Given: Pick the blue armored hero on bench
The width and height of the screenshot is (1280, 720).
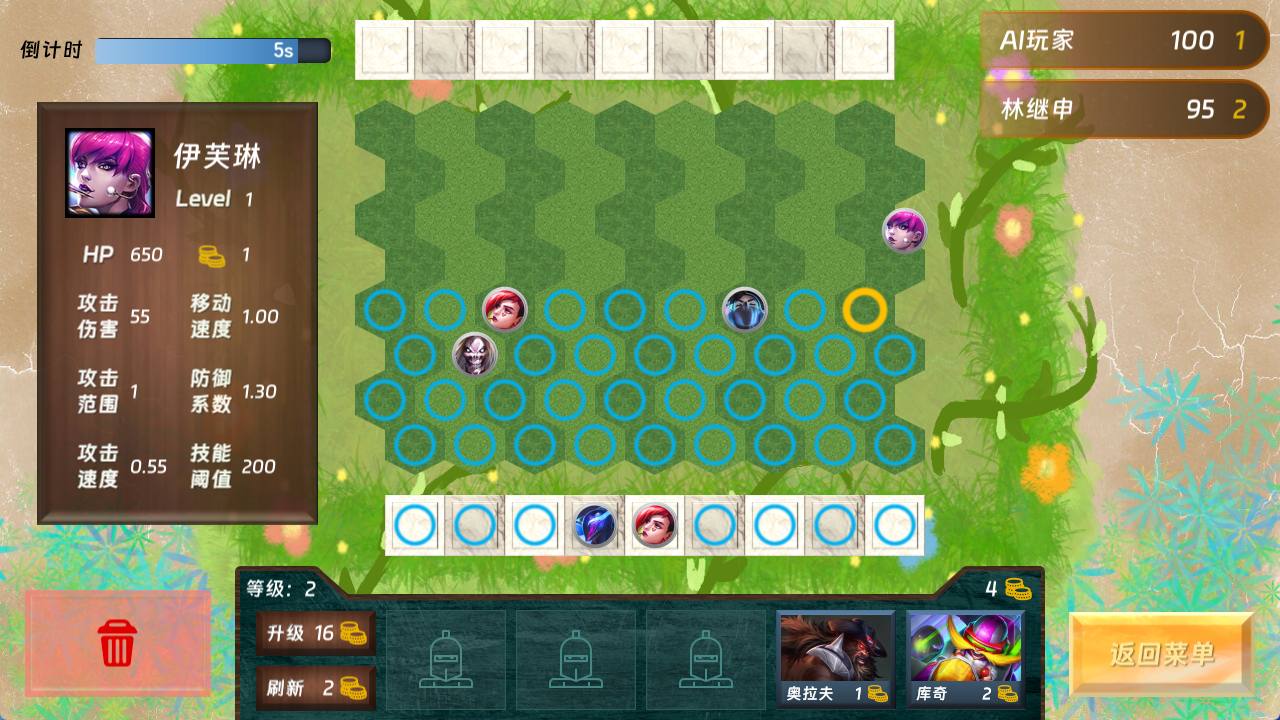Looking at the screenshot, I should [x=594, y=525].
